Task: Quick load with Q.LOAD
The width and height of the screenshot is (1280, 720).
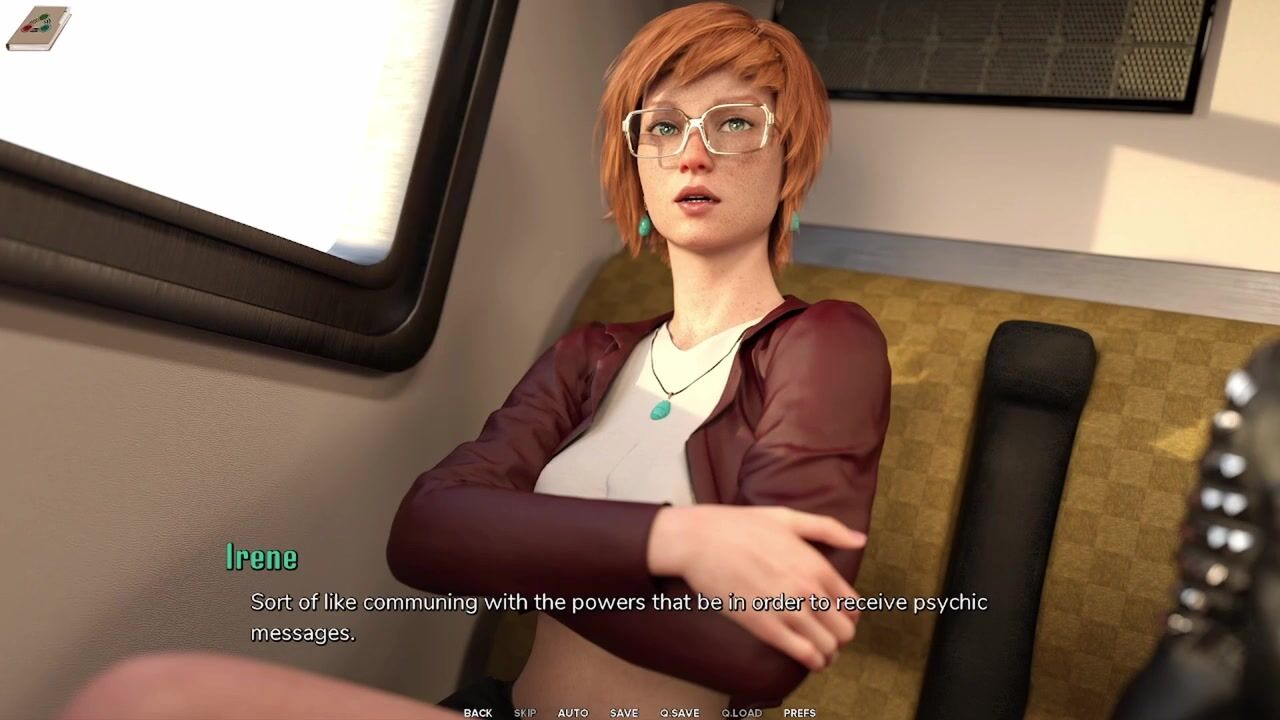Action: 741,713
